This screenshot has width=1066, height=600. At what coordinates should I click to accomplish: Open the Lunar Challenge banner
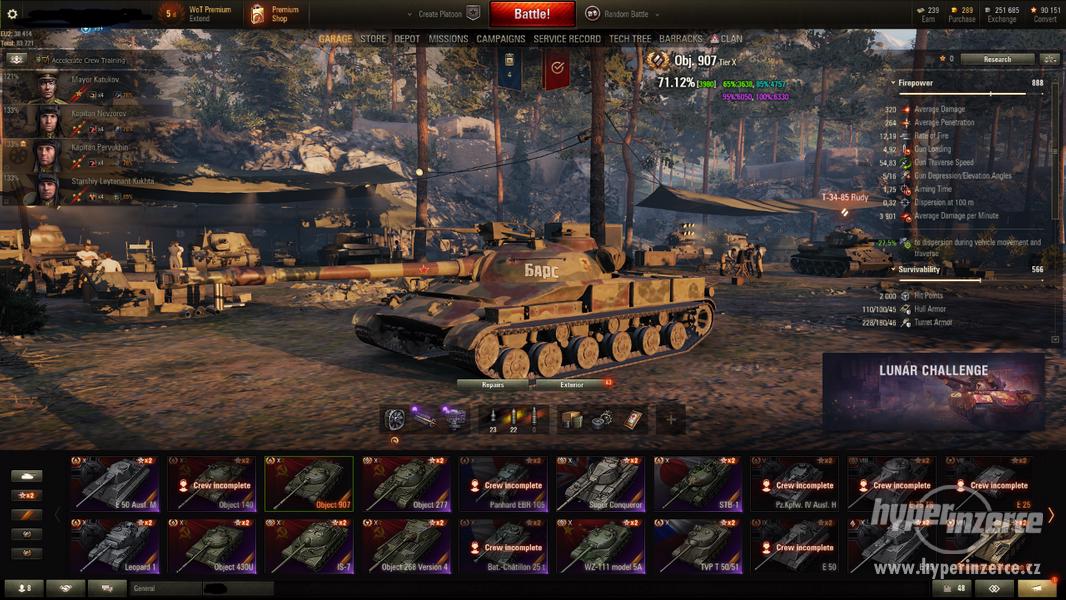pos(933,391)
